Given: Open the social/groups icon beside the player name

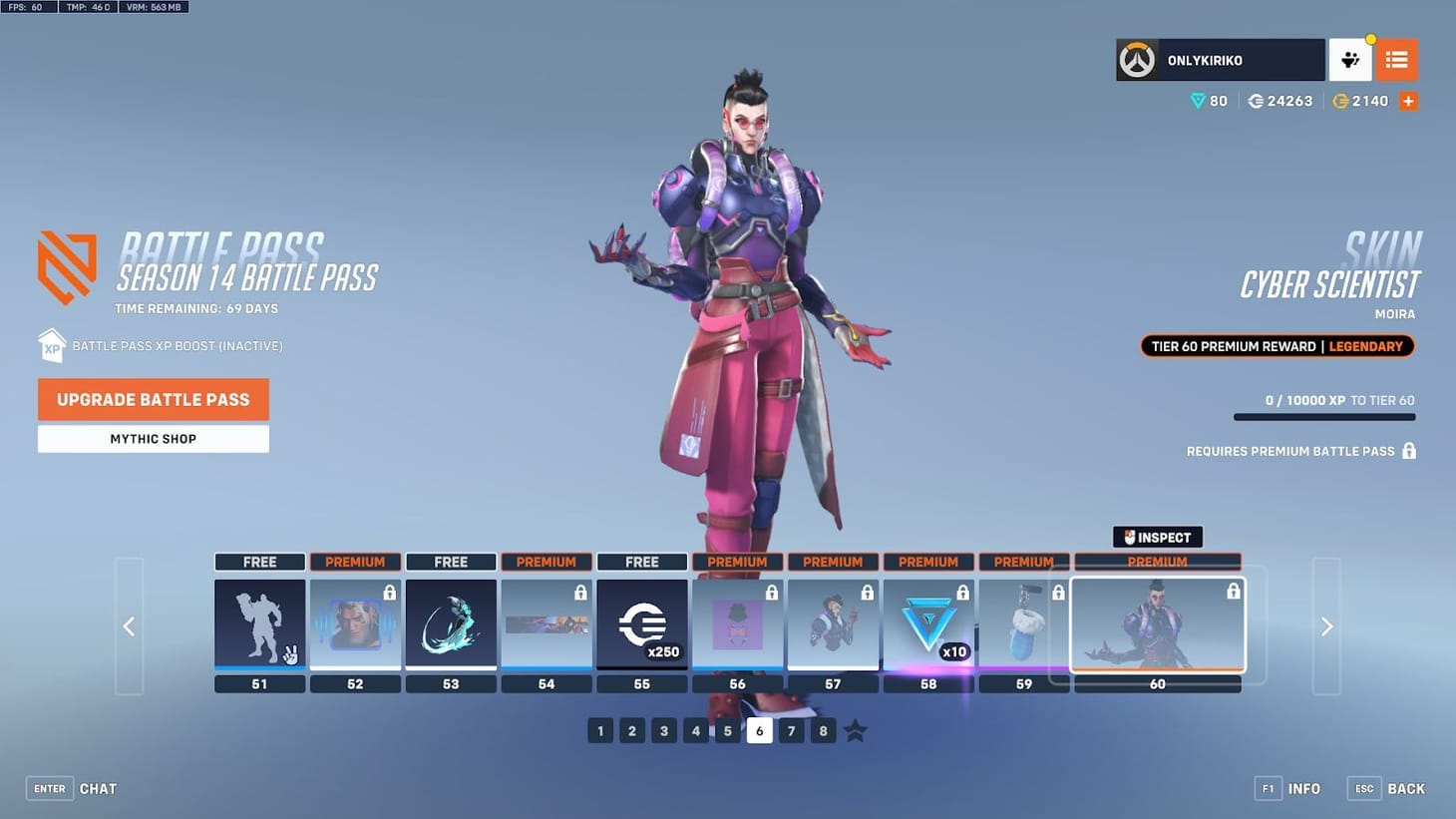Looking at the screenshot, I should 1350,60.
